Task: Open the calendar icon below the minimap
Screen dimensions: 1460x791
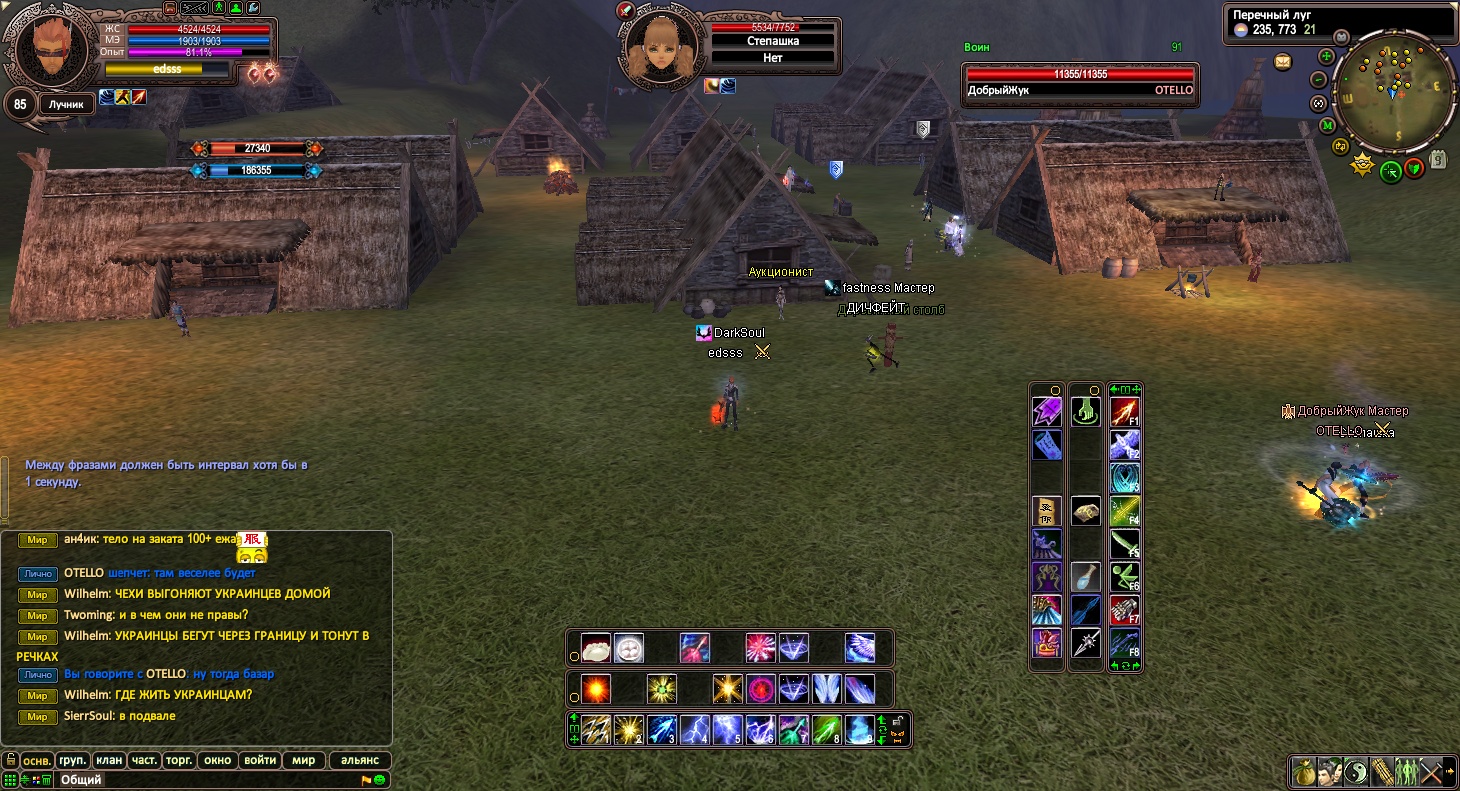Action: pos(1439,159)
